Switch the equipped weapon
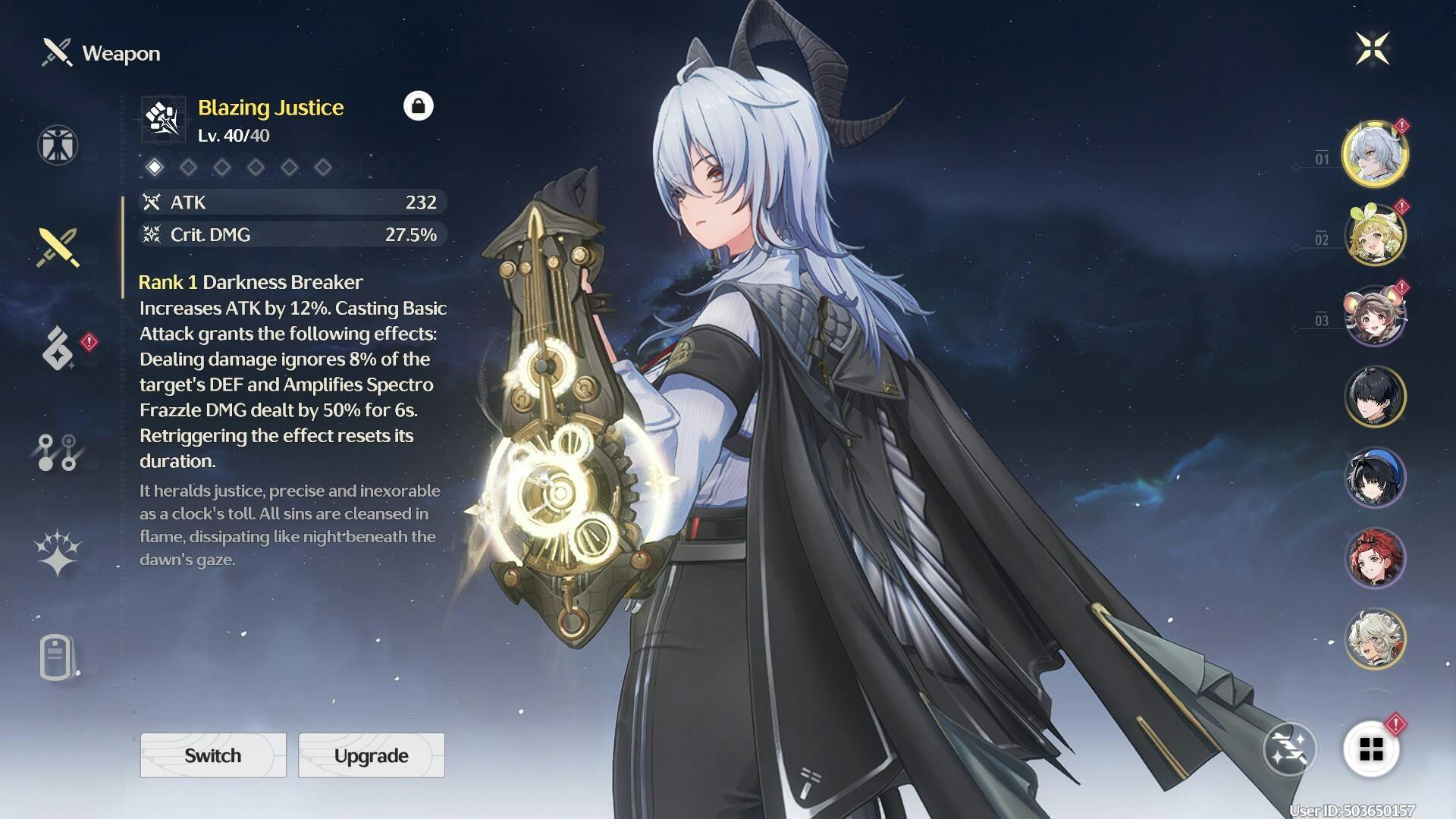 point(213,755)
